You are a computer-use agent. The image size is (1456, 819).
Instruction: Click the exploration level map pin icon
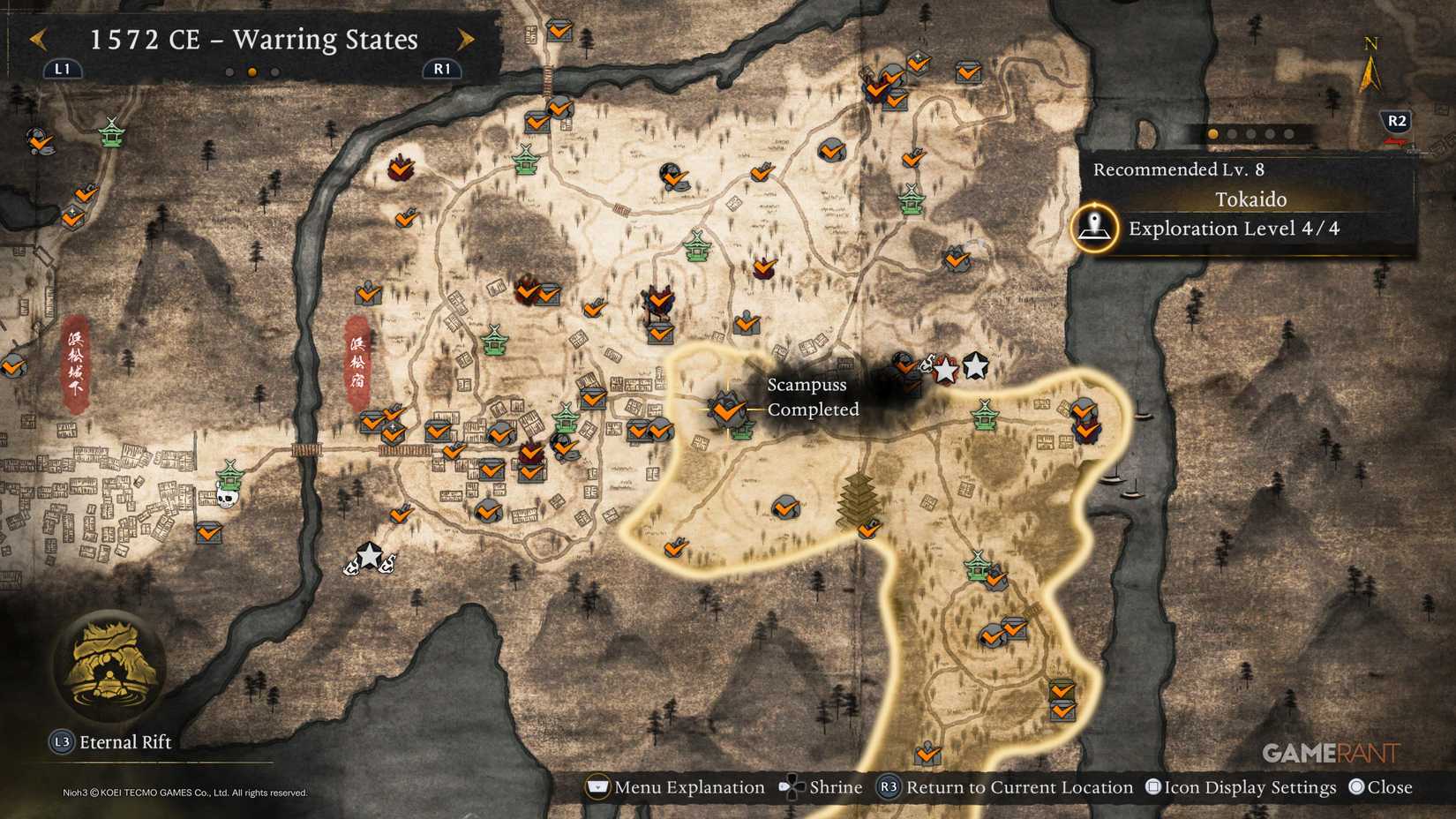[x=1094, y=228]
